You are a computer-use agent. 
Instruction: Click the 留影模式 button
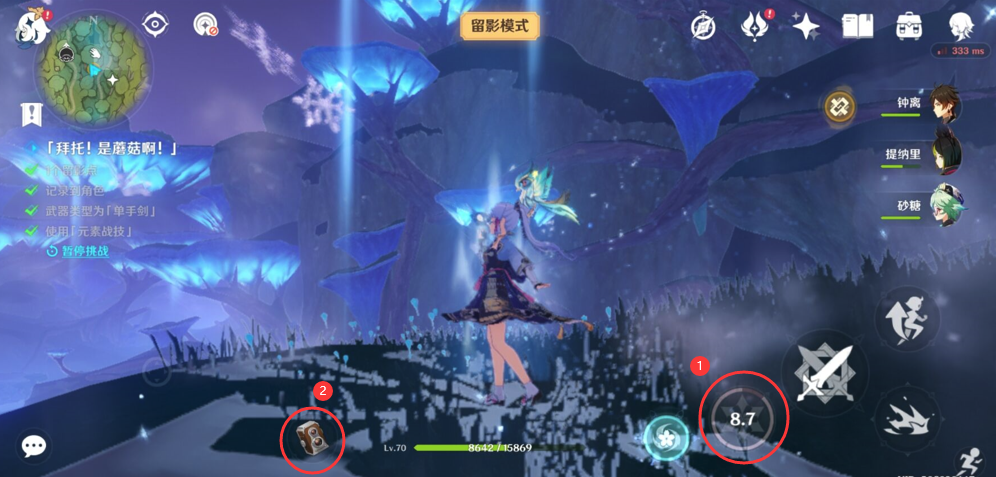tap(500, 26)
